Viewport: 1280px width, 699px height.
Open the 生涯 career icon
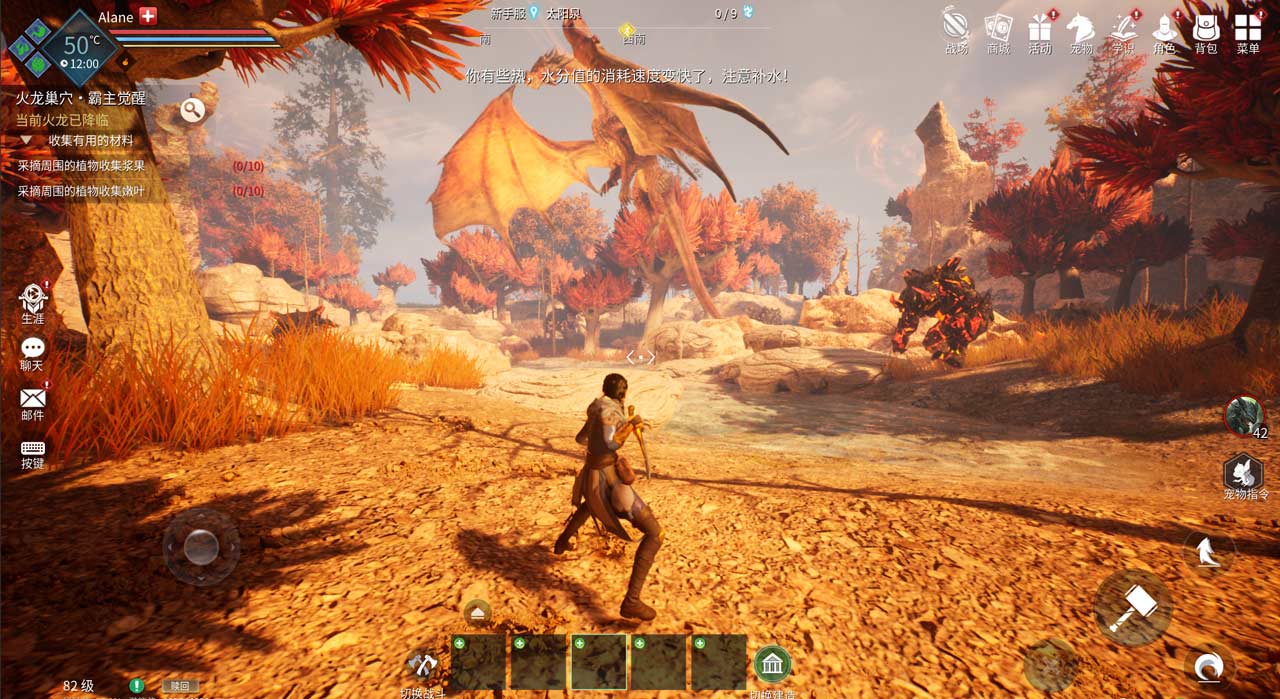[x=33, y=298]
